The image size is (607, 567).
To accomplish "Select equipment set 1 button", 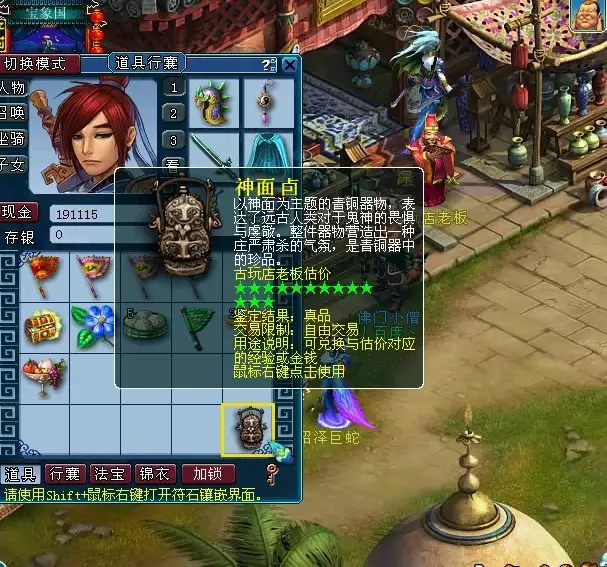I will click(x=174, y=88).
